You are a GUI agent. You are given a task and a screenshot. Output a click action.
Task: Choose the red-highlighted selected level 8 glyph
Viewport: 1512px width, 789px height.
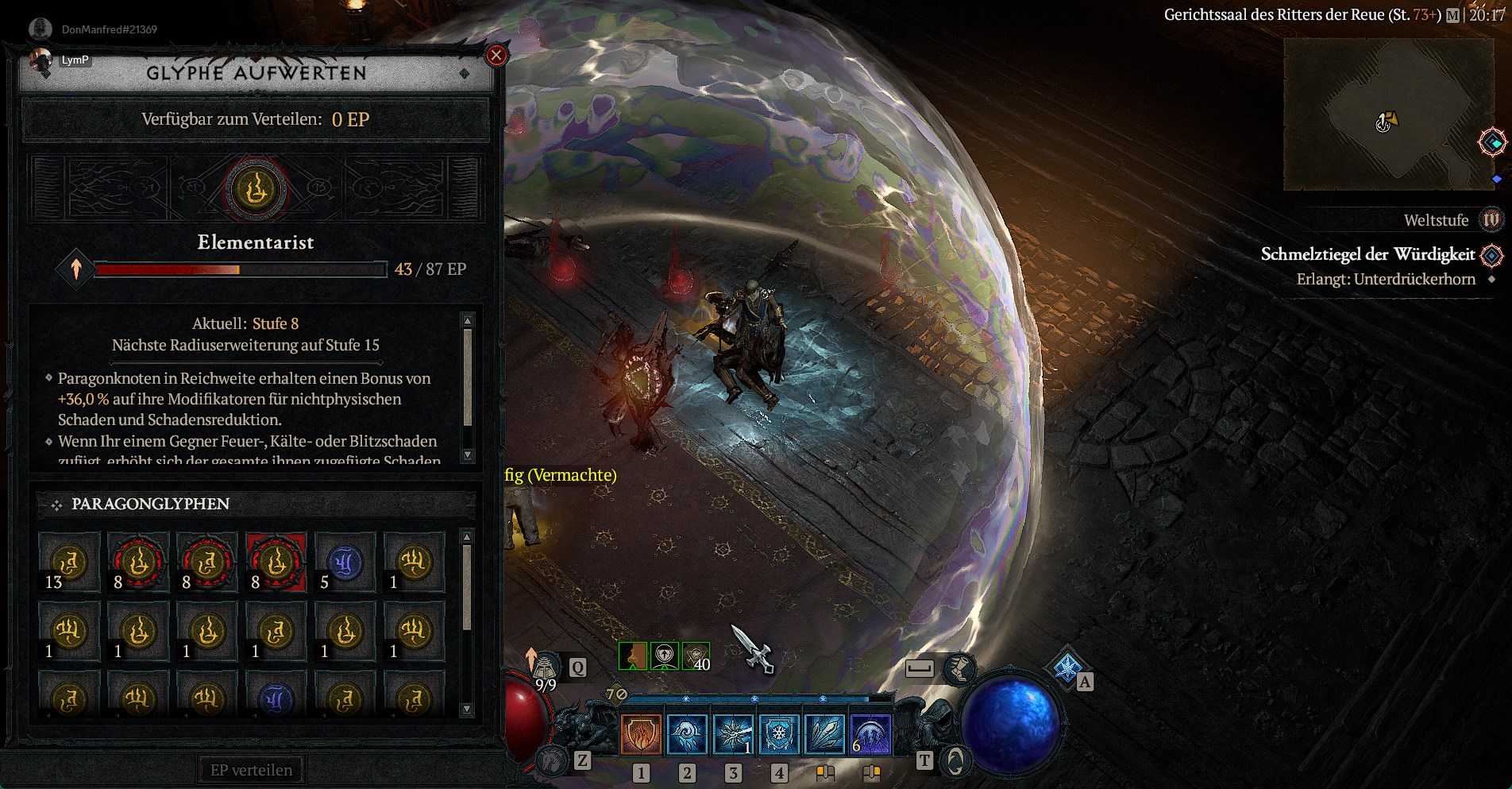[276, 563]
